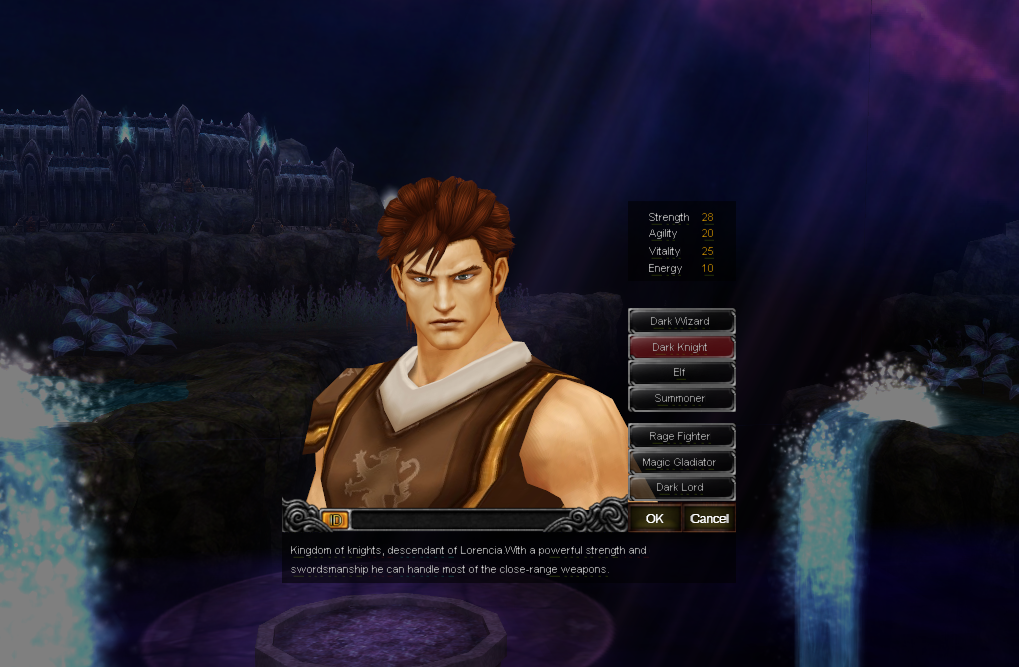Confirm character creation with OK

[x=655, y=518]
